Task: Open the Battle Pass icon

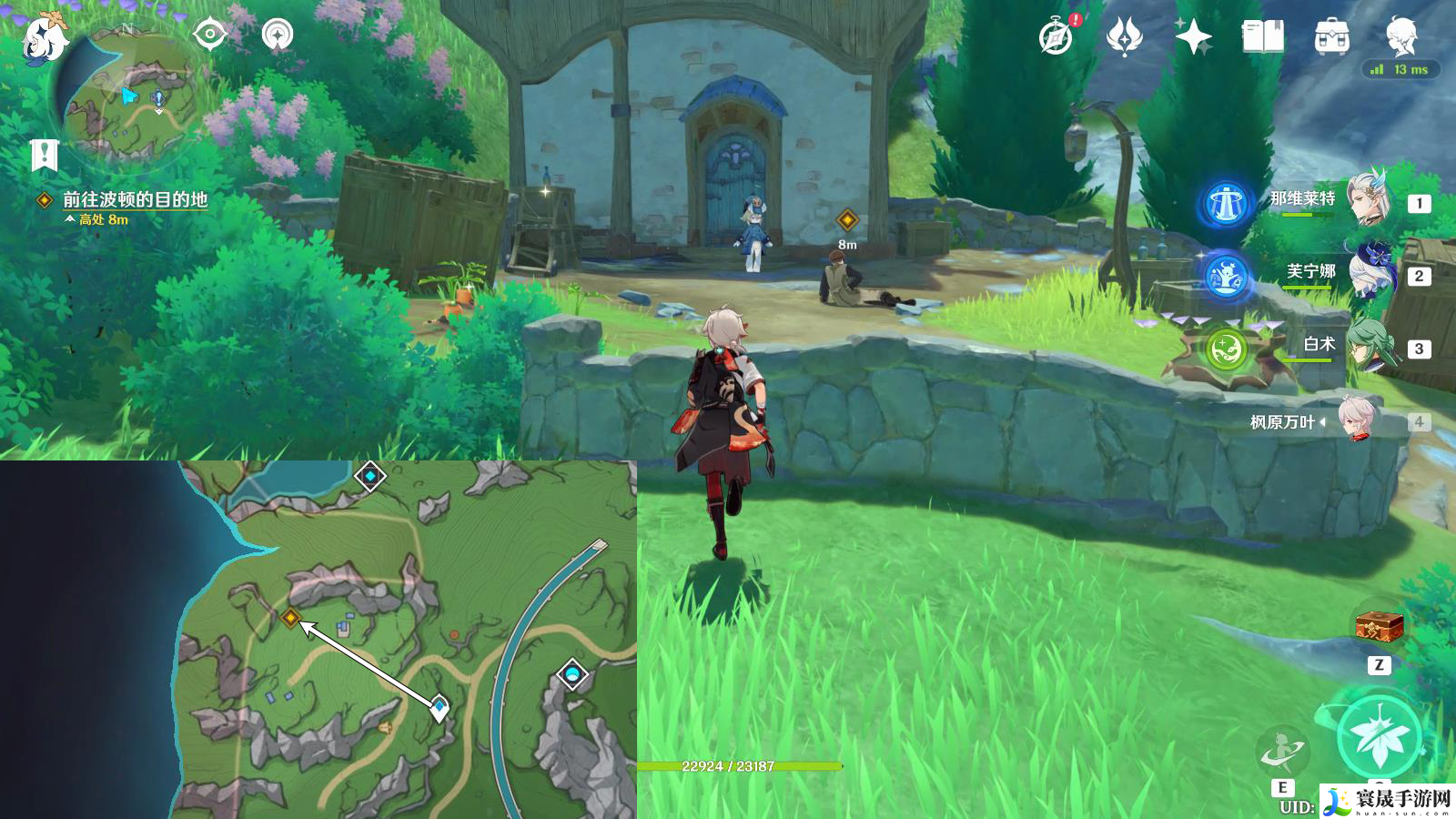Action: point(1124,37)
